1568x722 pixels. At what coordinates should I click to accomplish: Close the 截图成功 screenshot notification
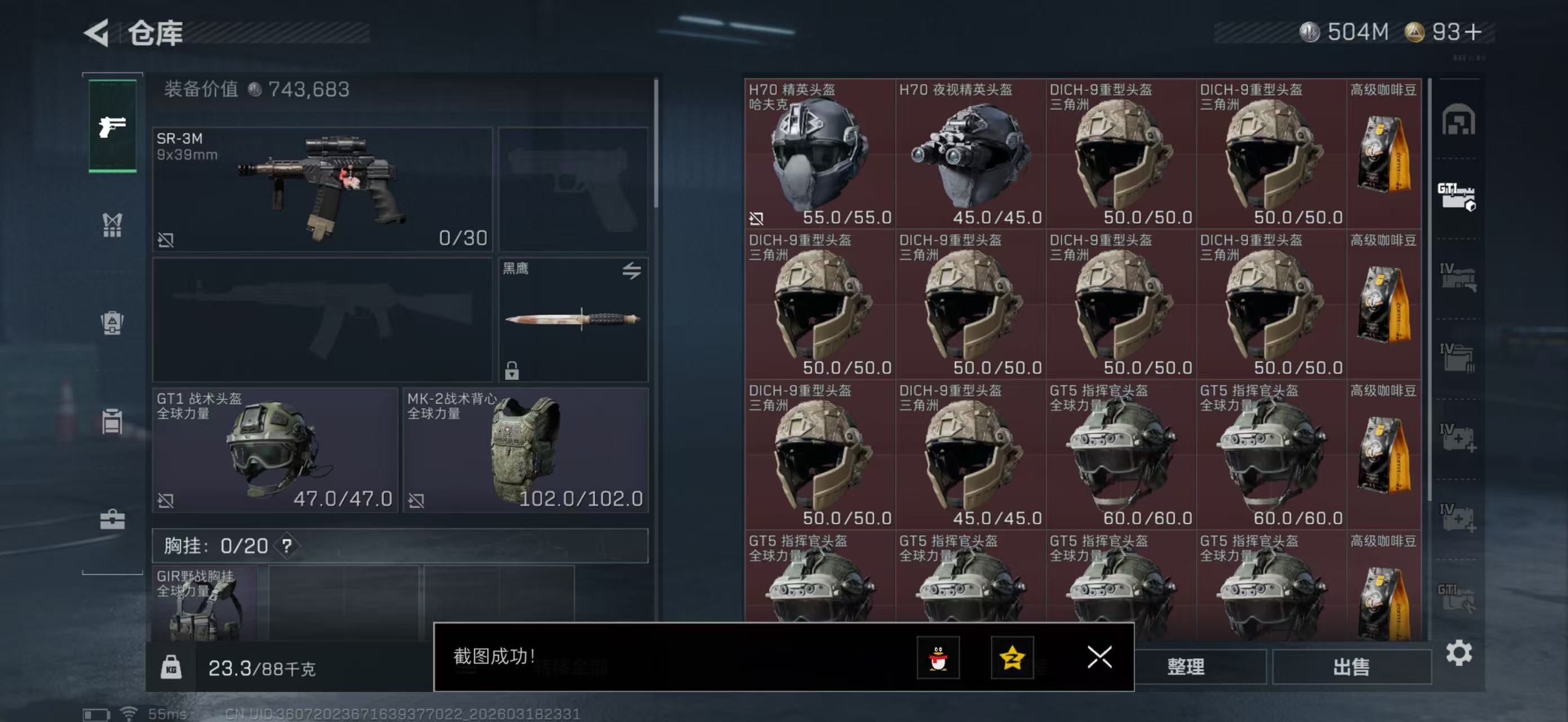pos(1099,657)
